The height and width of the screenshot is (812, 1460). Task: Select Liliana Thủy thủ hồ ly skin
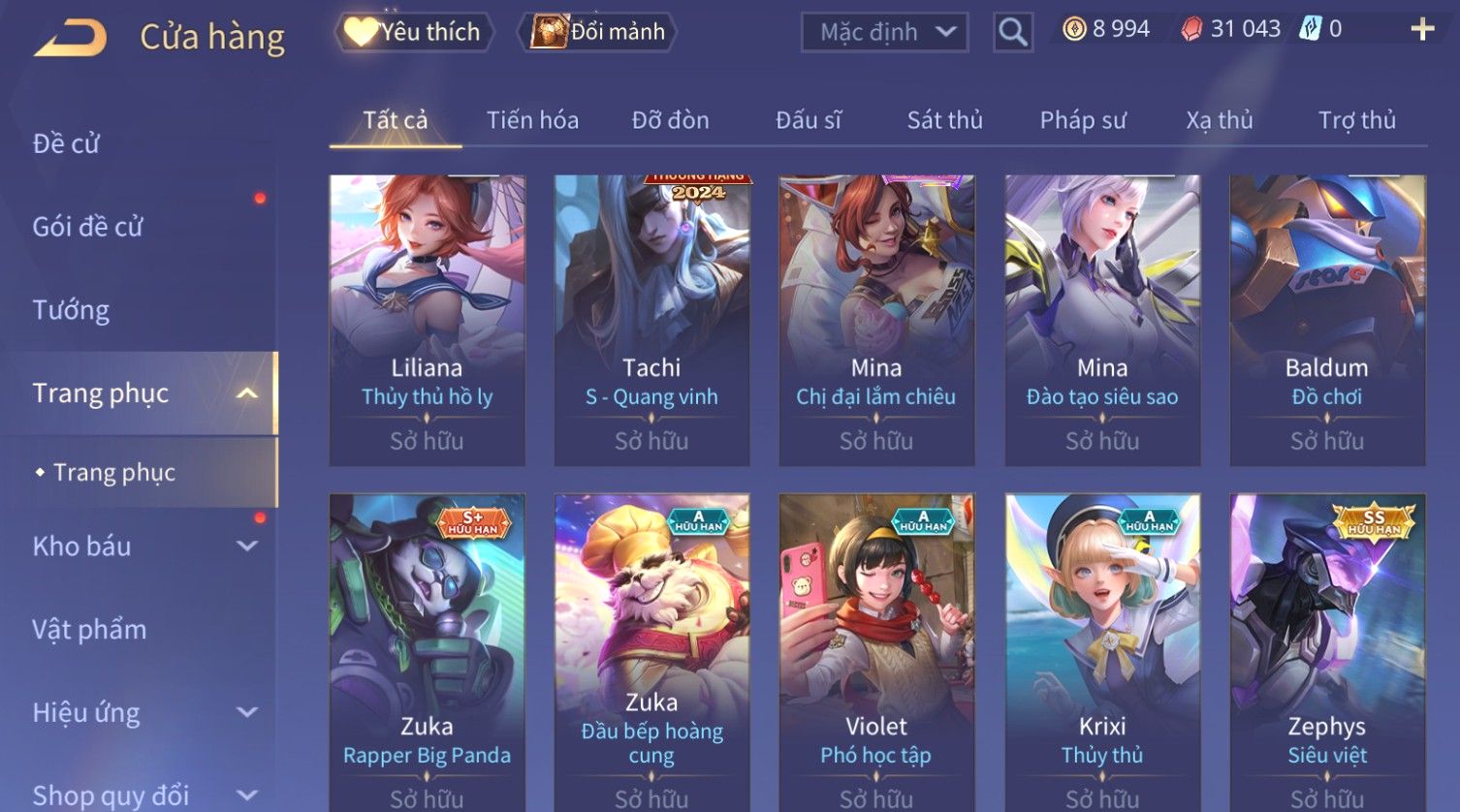(427, 320)
